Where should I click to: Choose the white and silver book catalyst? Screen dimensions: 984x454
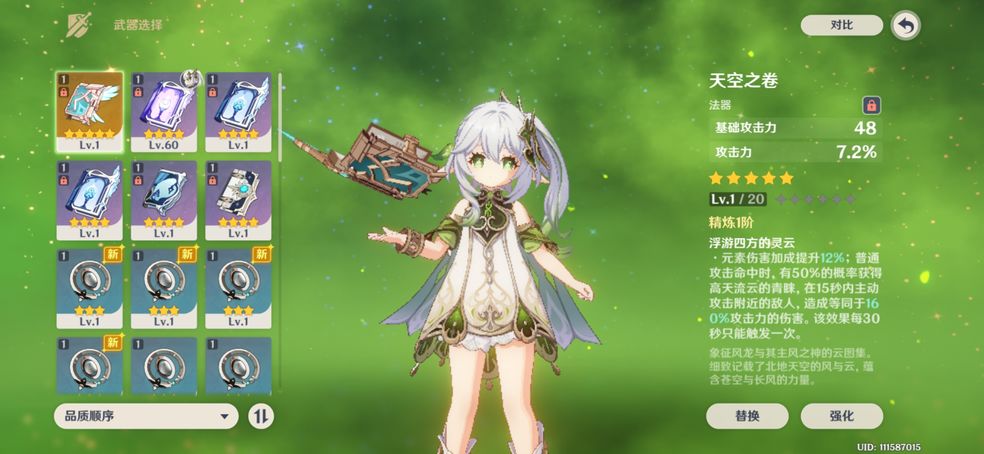pos(238,198)
